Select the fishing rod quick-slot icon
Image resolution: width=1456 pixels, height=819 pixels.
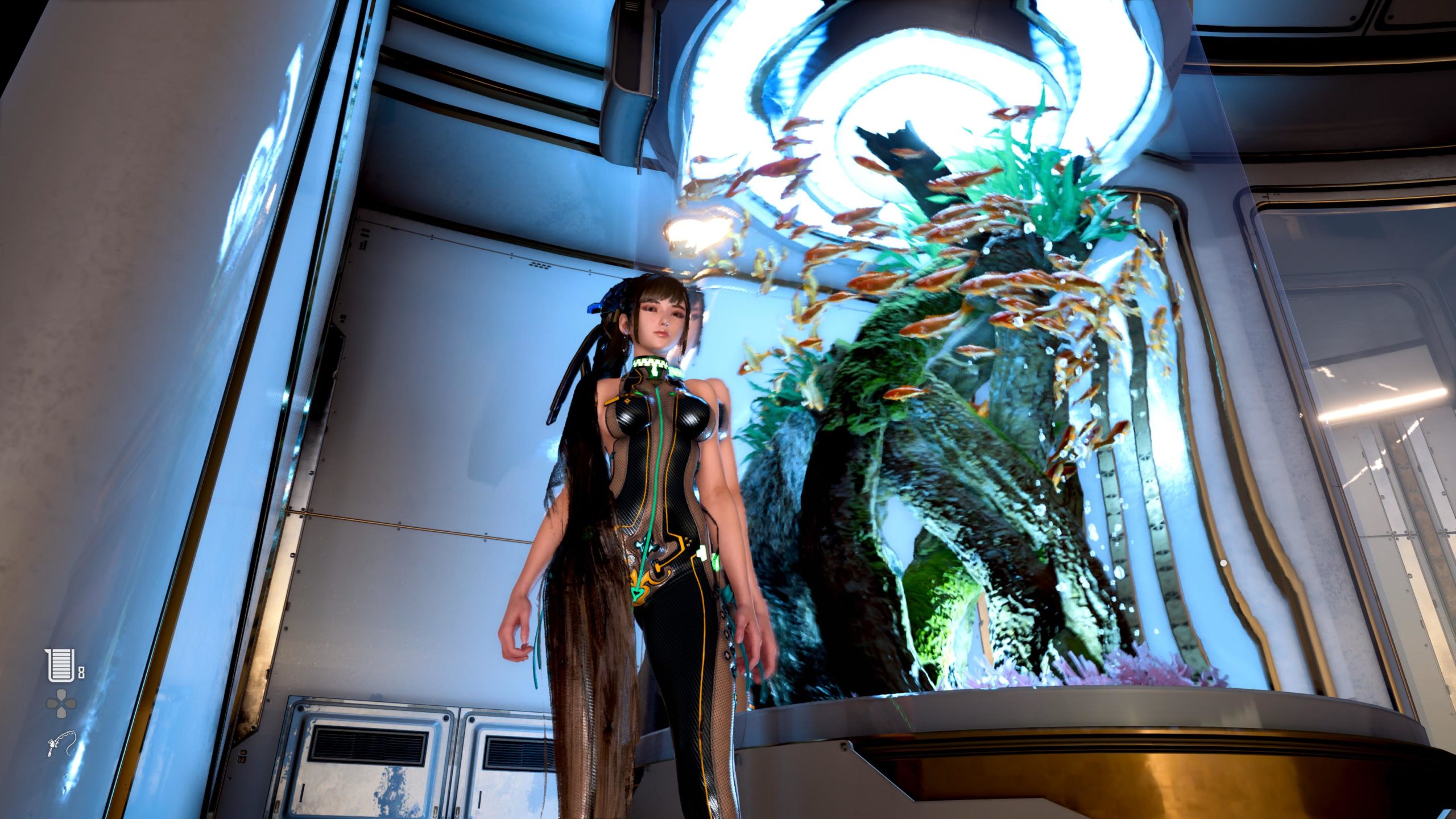(61, 743)
